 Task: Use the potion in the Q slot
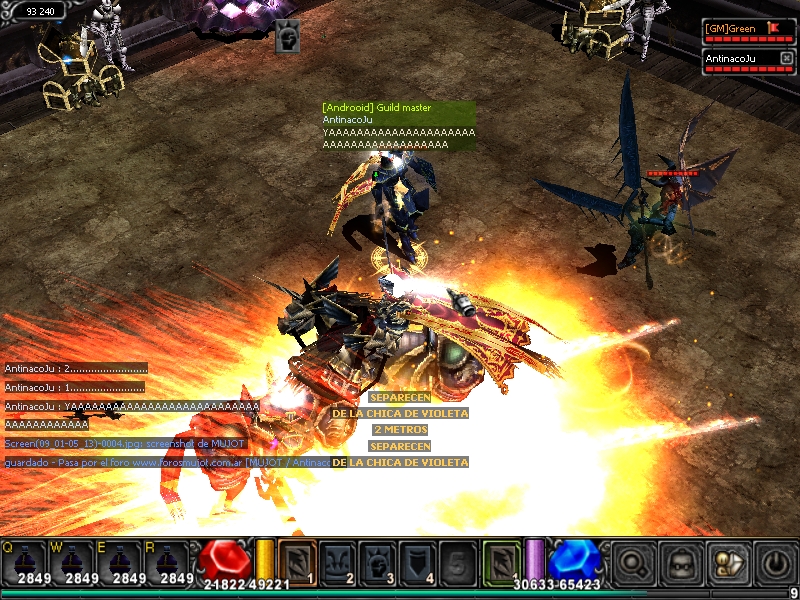click(x=24, y=563)
